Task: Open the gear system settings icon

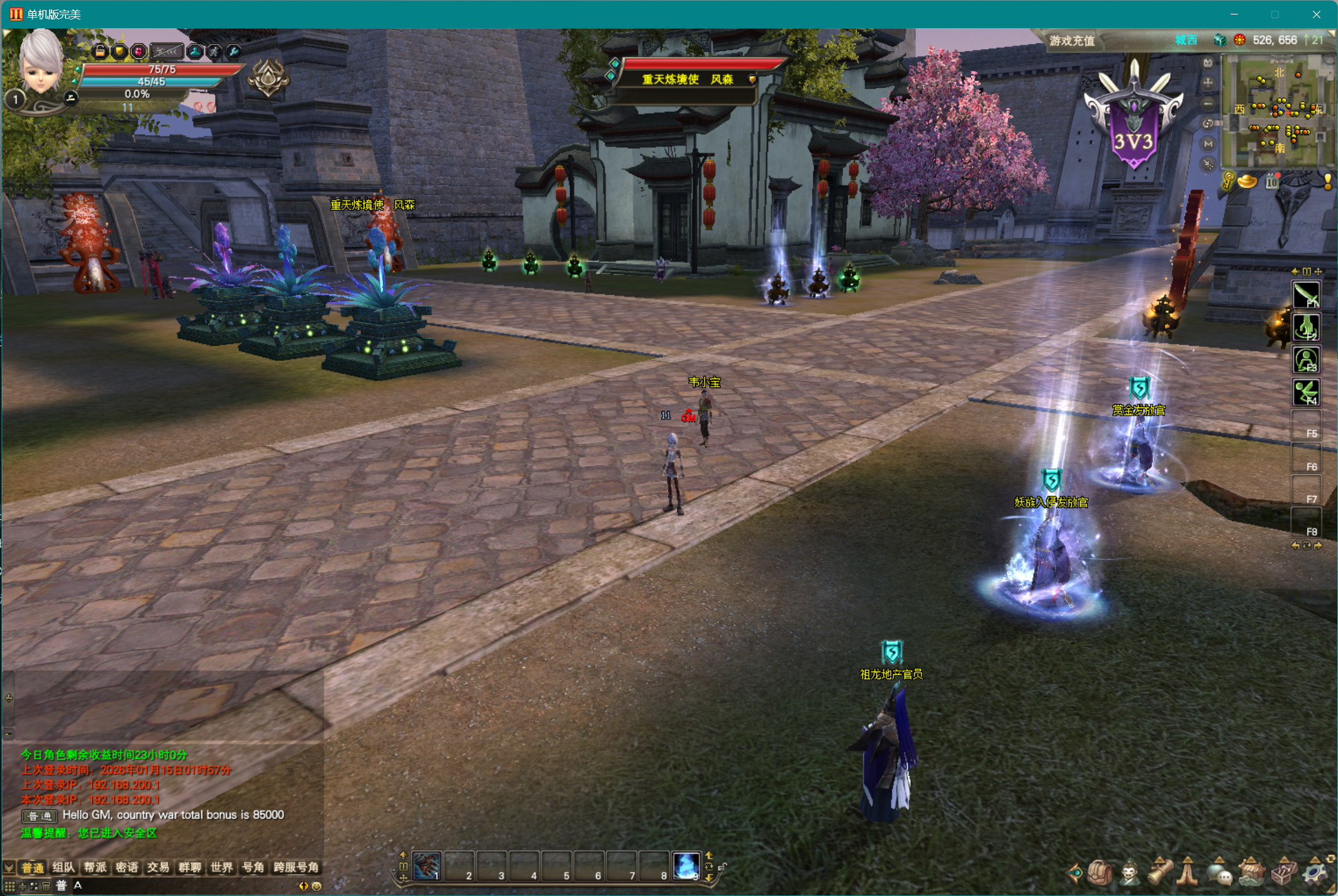Action: (1315, 873)
